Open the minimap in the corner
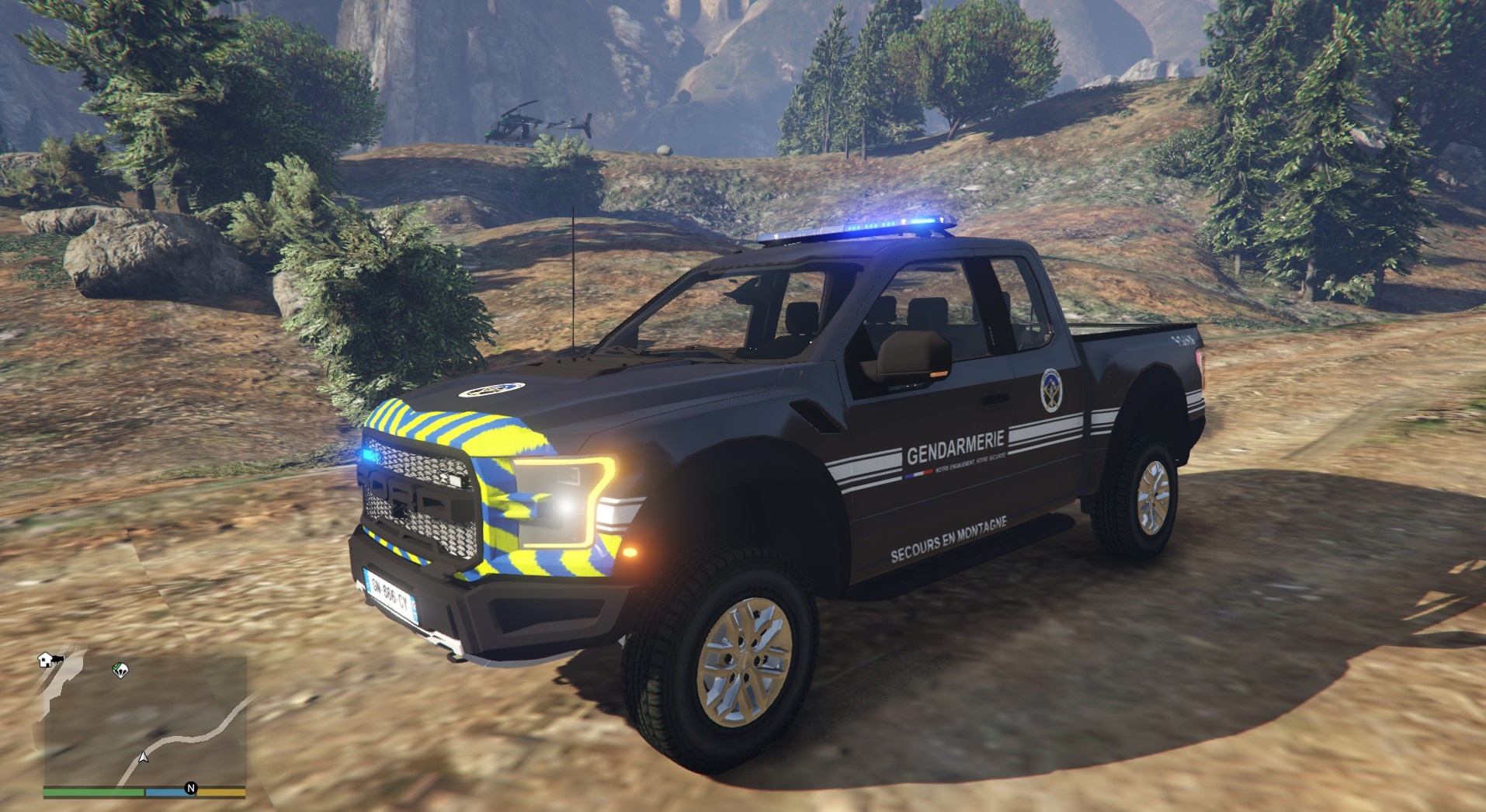Viewport: 1486px width, 812px height. [144, 720]
